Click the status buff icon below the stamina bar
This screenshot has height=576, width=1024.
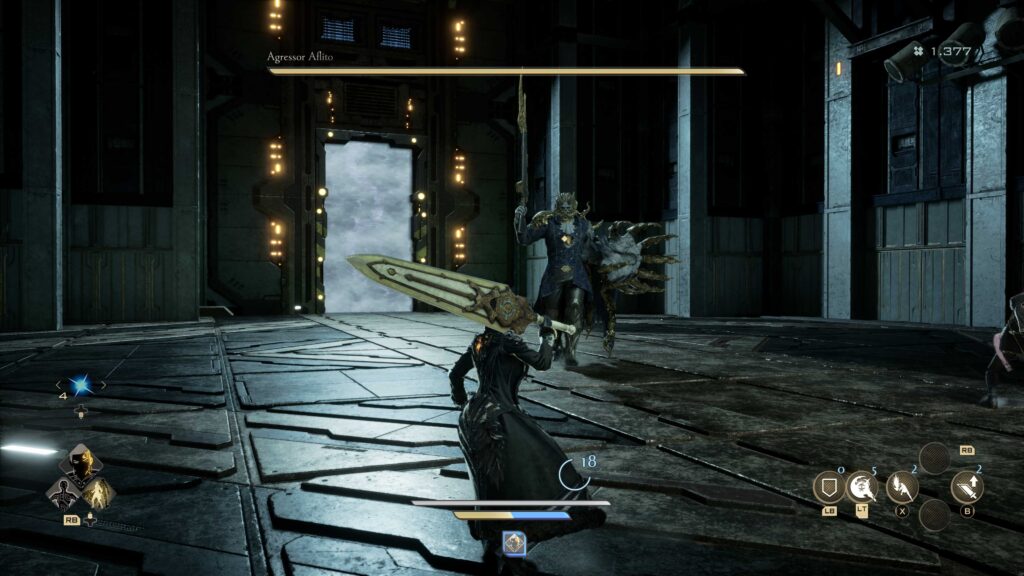pos(514,543)
